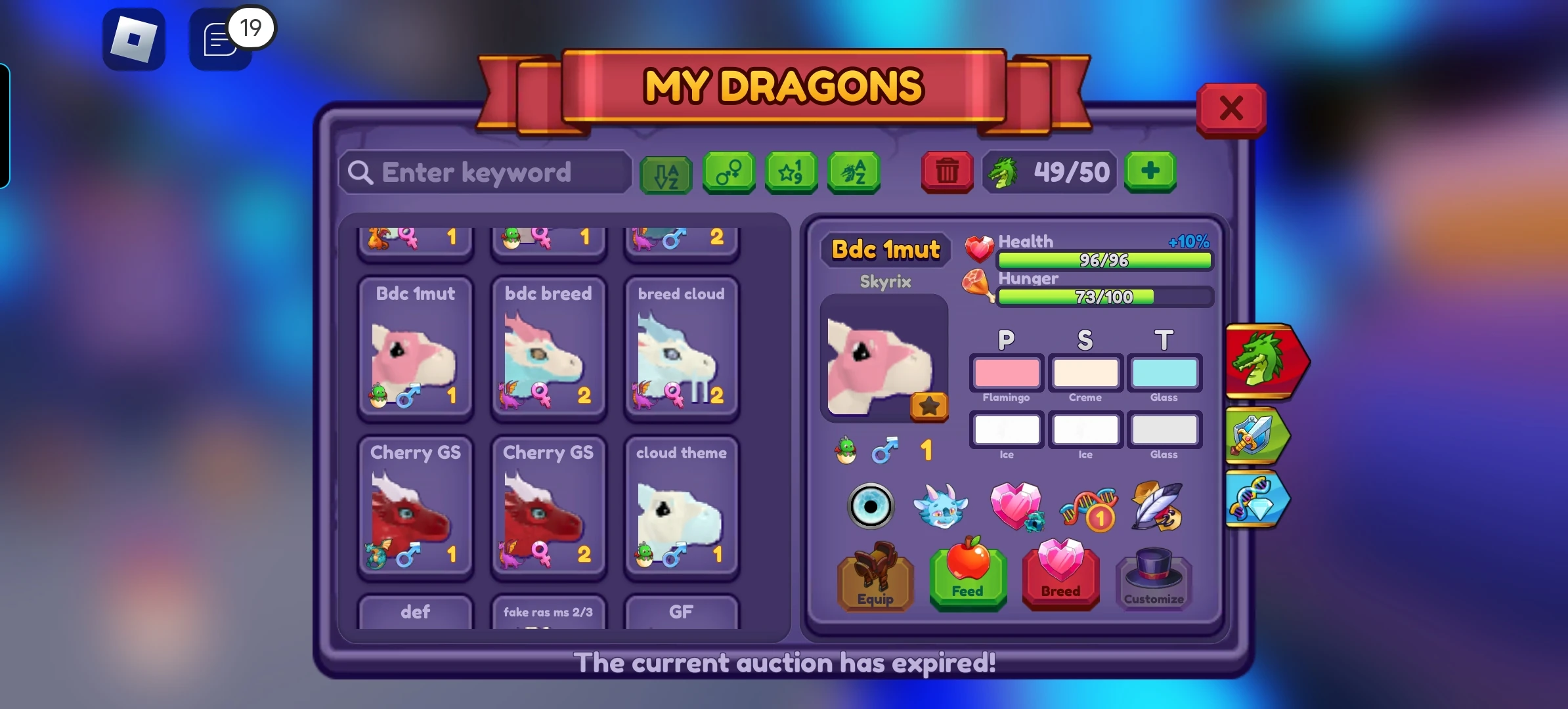Open the dragon species sort icon

(854, 173)
